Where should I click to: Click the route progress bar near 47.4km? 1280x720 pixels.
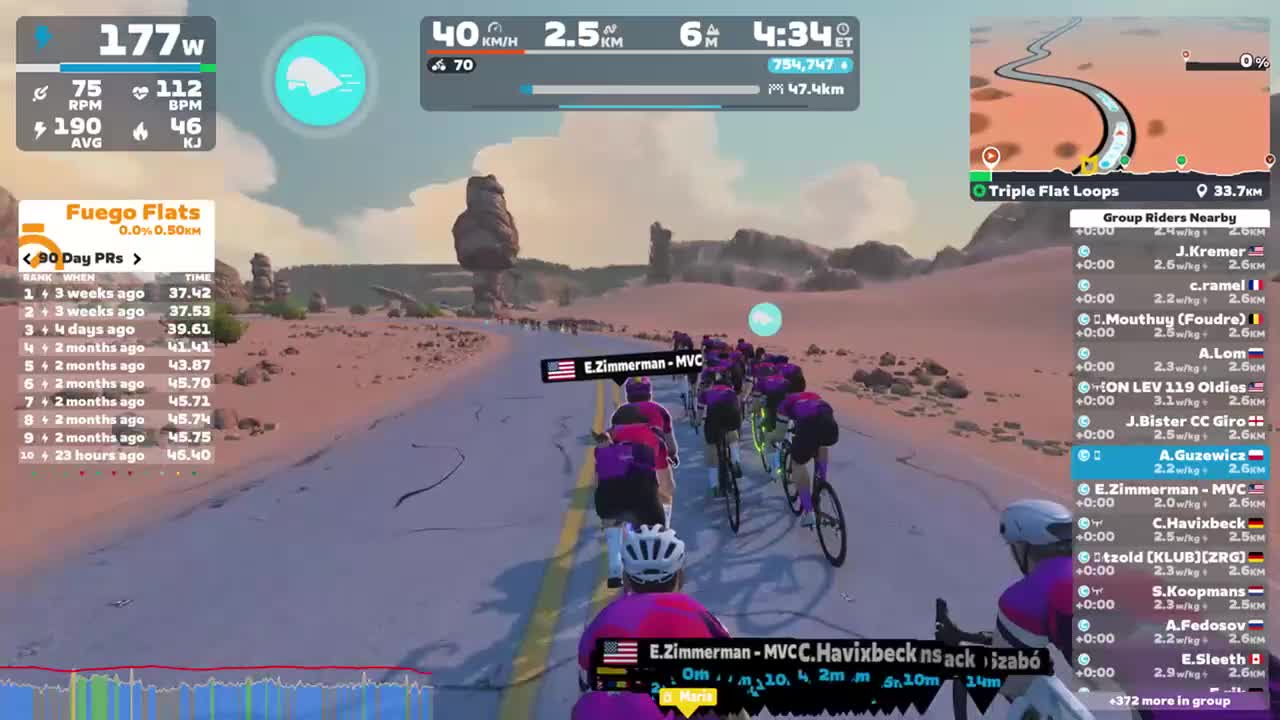(x=640, y=89)
